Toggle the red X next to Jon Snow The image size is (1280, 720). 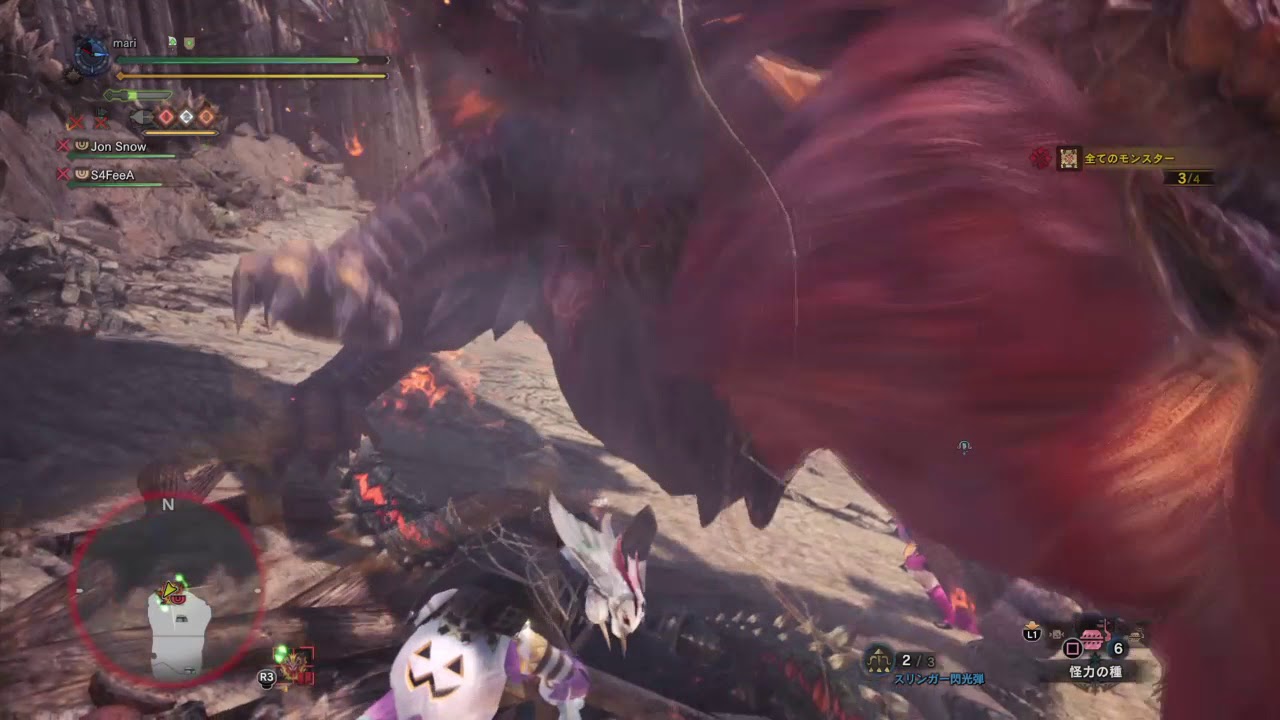(64, 145)
